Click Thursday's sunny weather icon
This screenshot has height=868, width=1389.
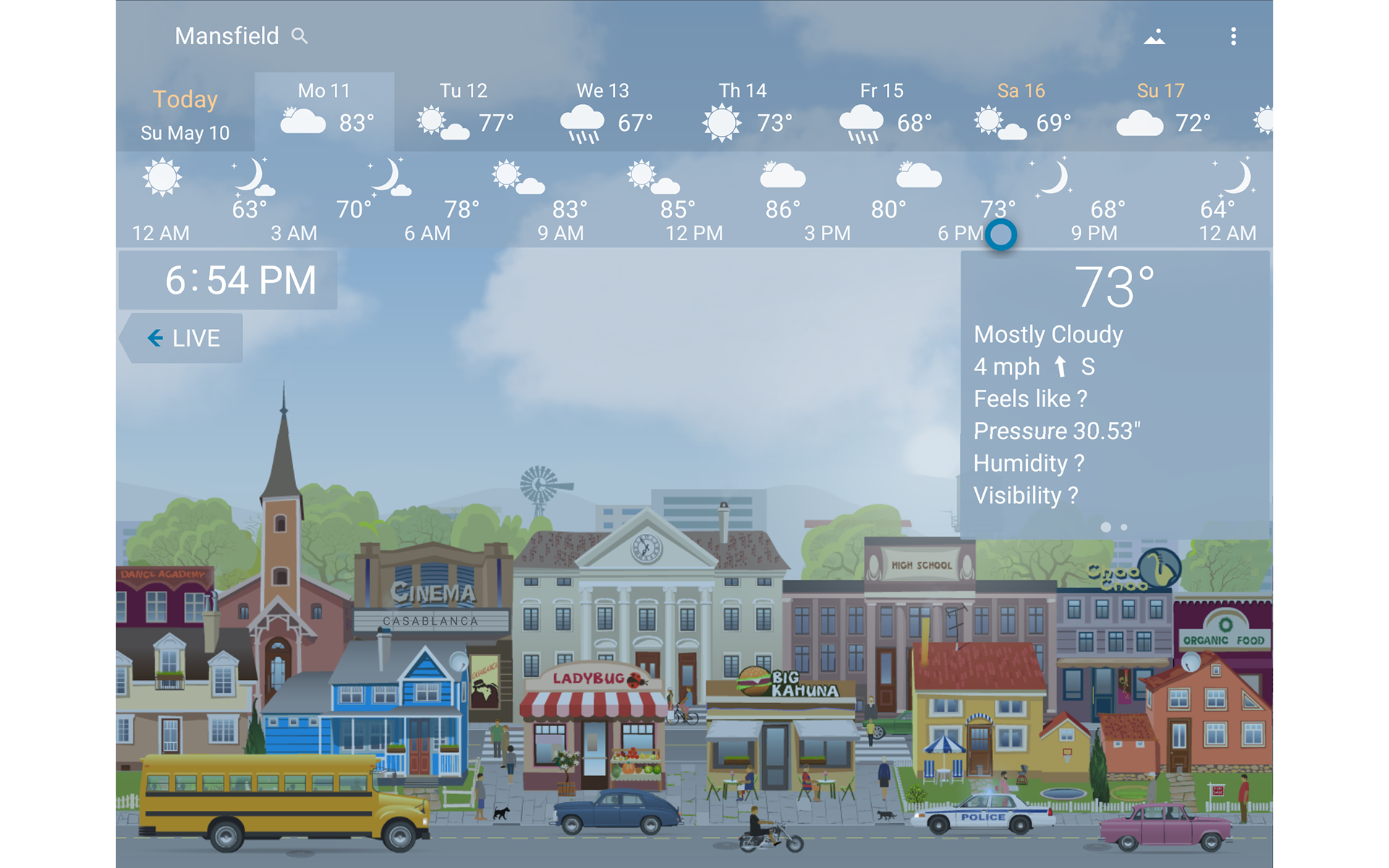click(721, 122)
